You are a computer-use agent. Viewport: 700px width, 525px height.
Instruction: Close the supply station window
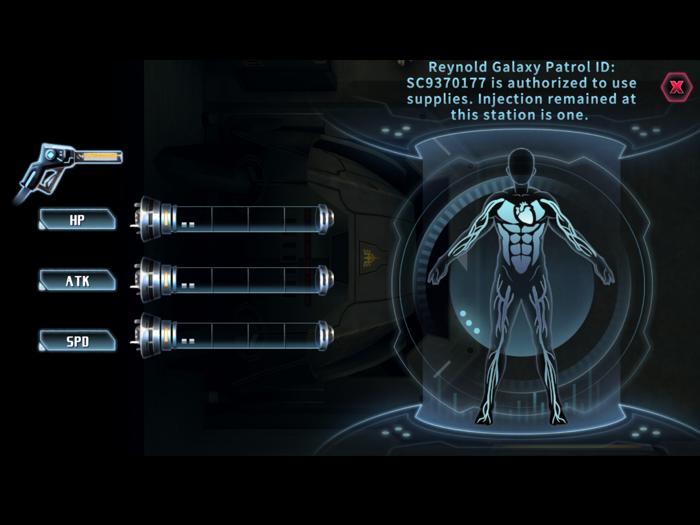coord(677,87)
